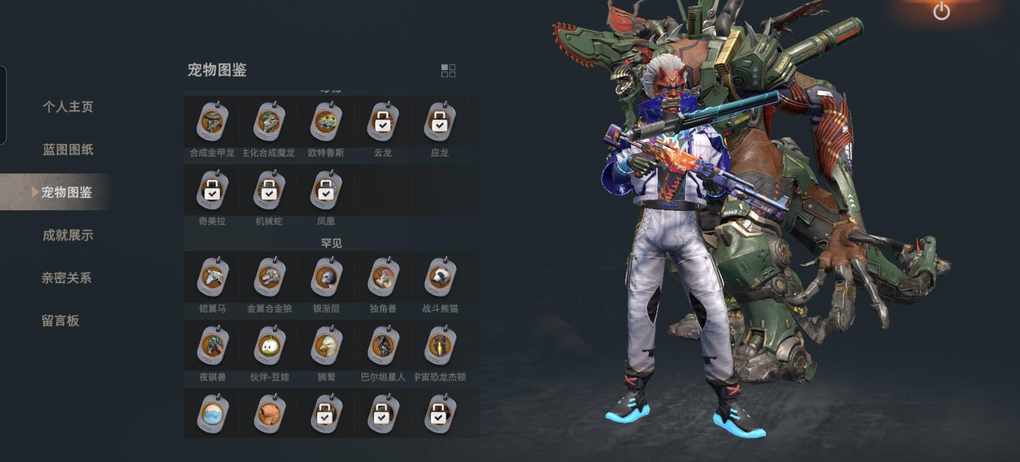The image size is (1020, 462).
Task: Pick the locked 应龙 pet tag
Action: (439, 122)
